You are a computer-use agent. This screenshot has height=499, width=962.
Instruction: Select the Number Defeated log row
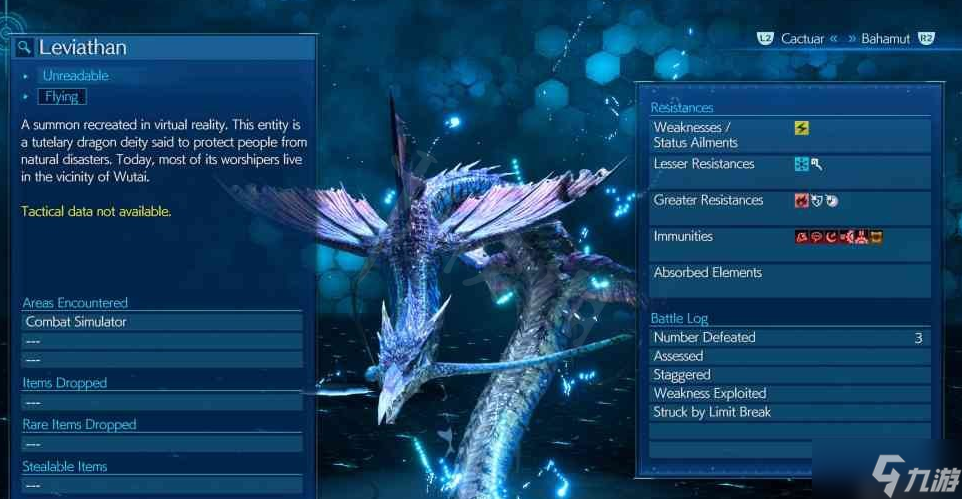[789, 338]
